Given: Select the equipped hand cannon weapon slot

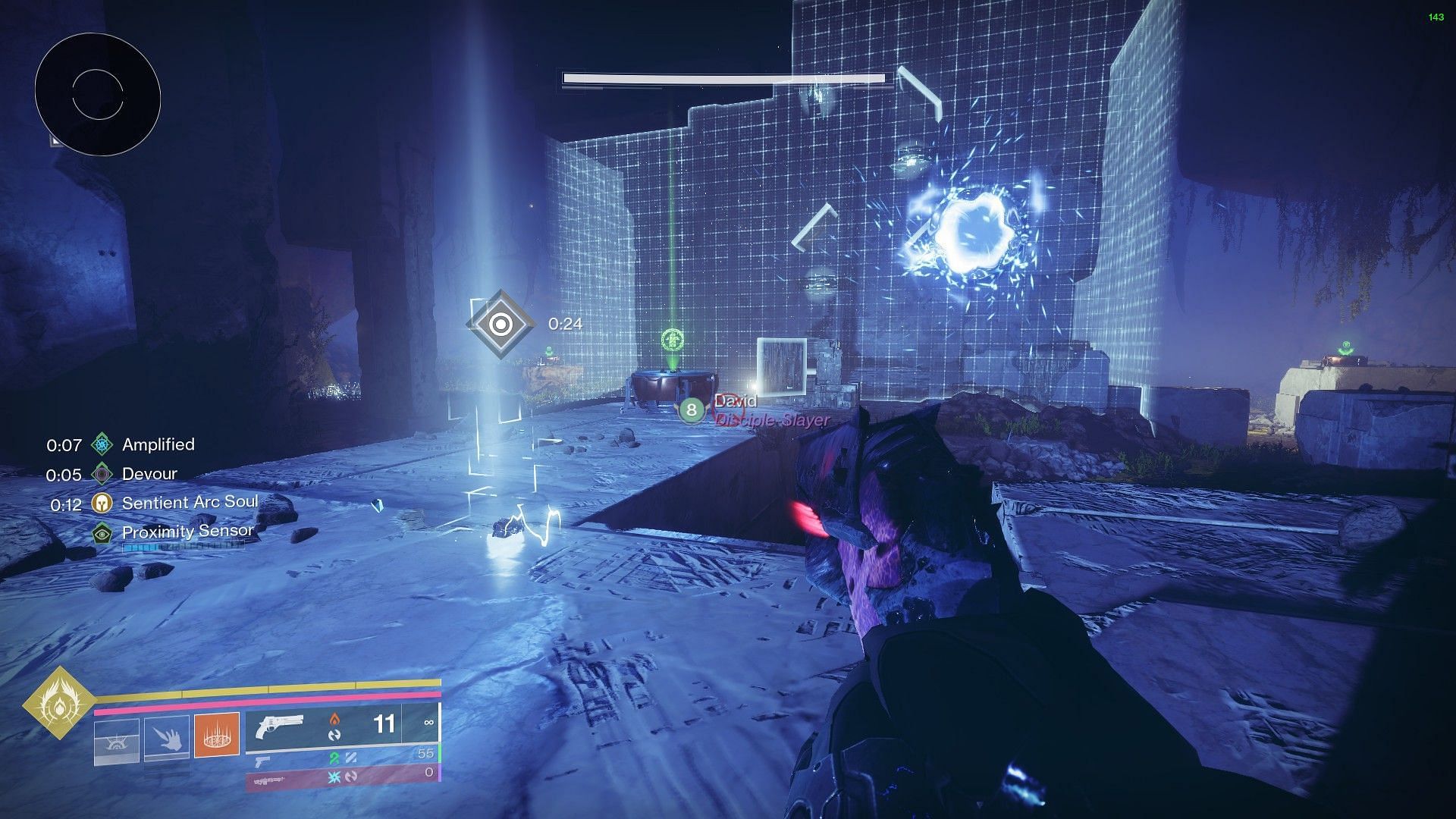Looking at the screenshot, I should pos(279,726).
